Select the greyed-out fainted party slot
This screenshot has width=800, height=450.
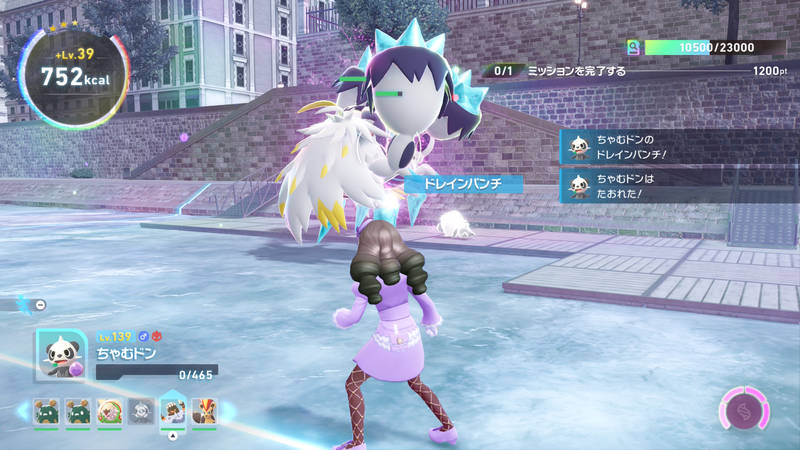[x=141, y=411]
